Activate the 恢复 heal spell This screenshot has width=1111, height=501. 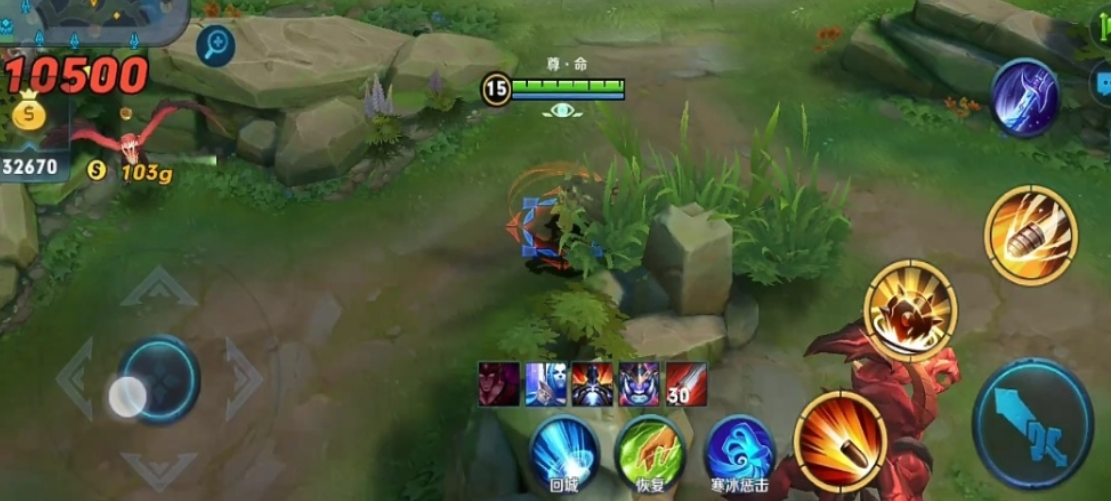[650, 452]
